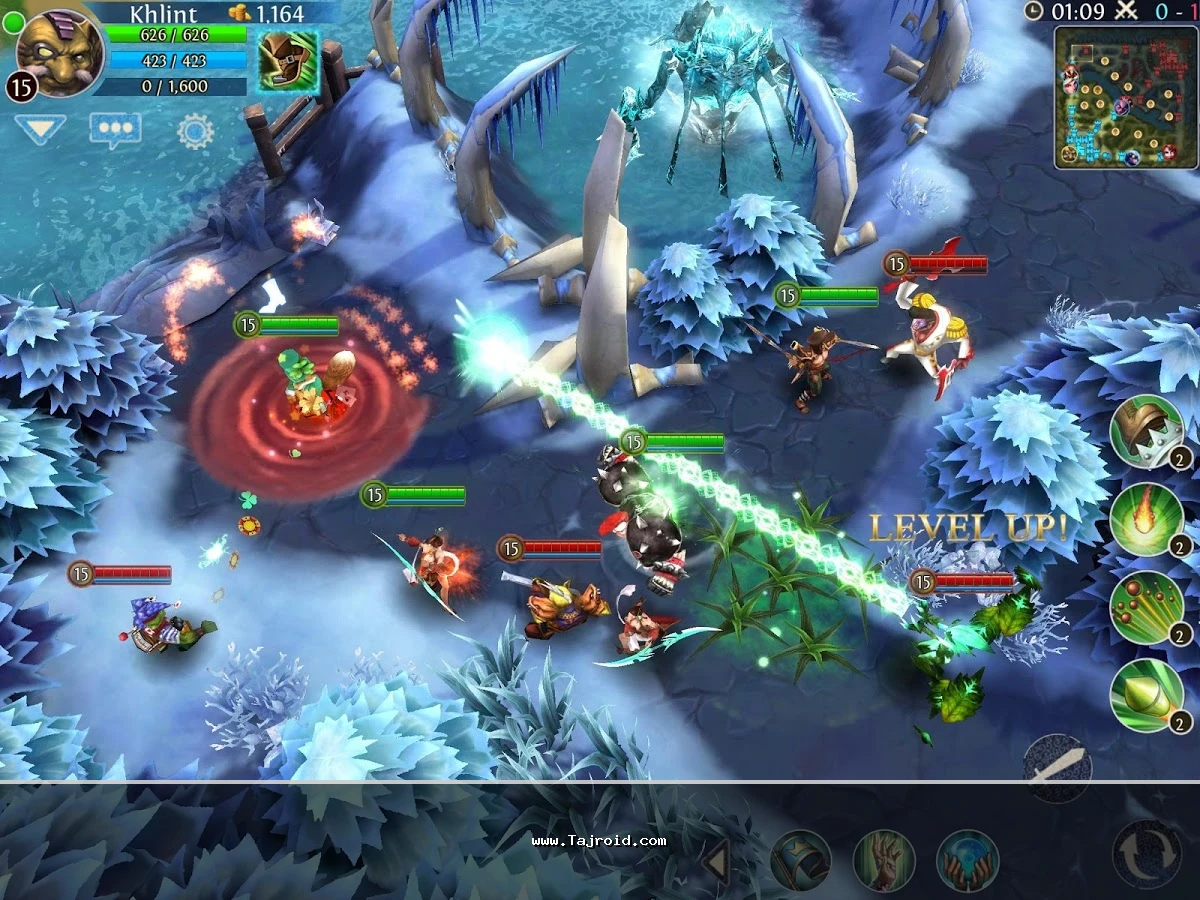Image resolution: width=1200 pixels, height=900 pixels.
Task: Activate the raised hand spell icon
Action: 884,860
